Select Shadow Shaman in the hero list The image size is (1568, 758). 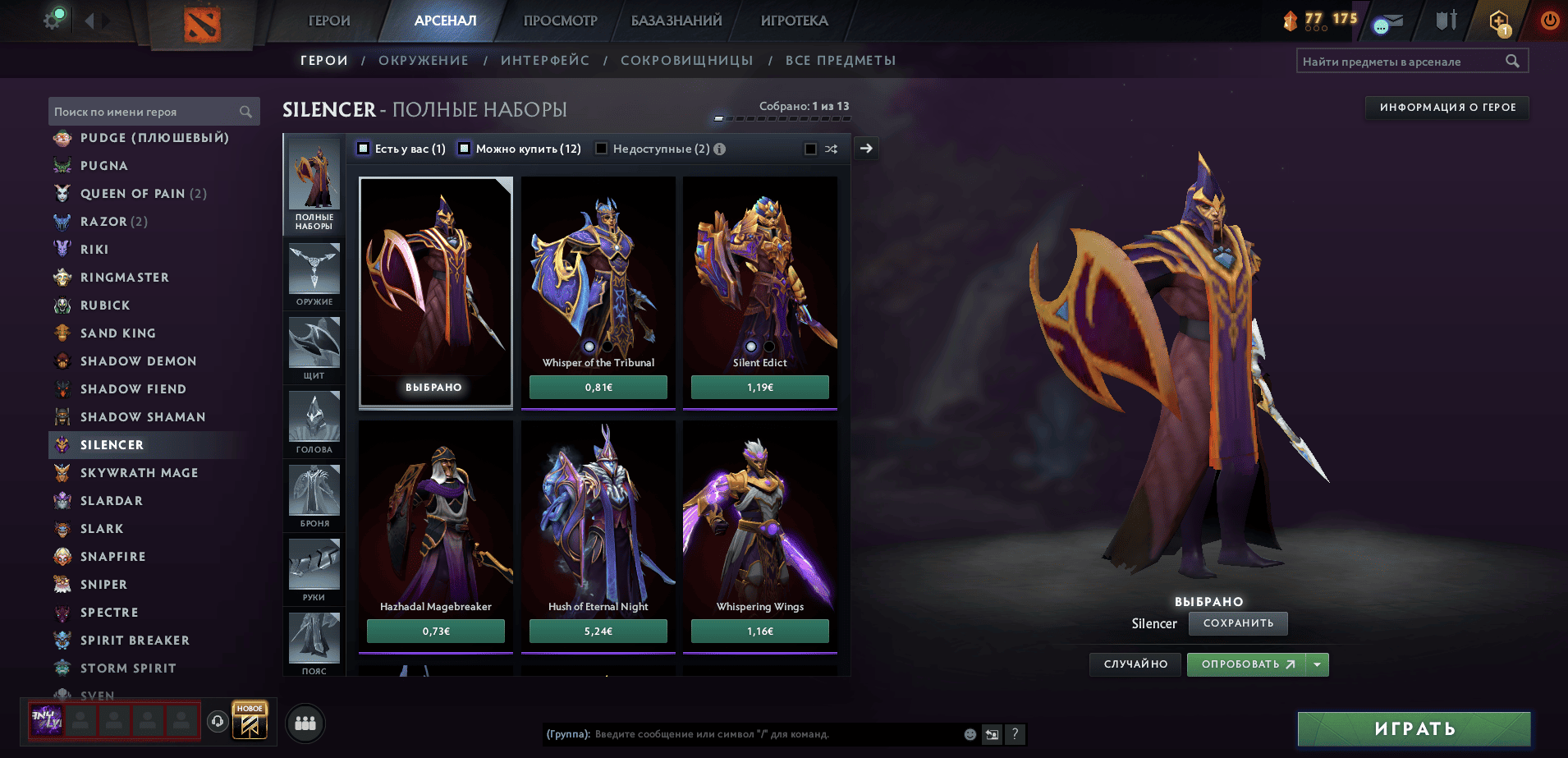[x=144, y=416]
